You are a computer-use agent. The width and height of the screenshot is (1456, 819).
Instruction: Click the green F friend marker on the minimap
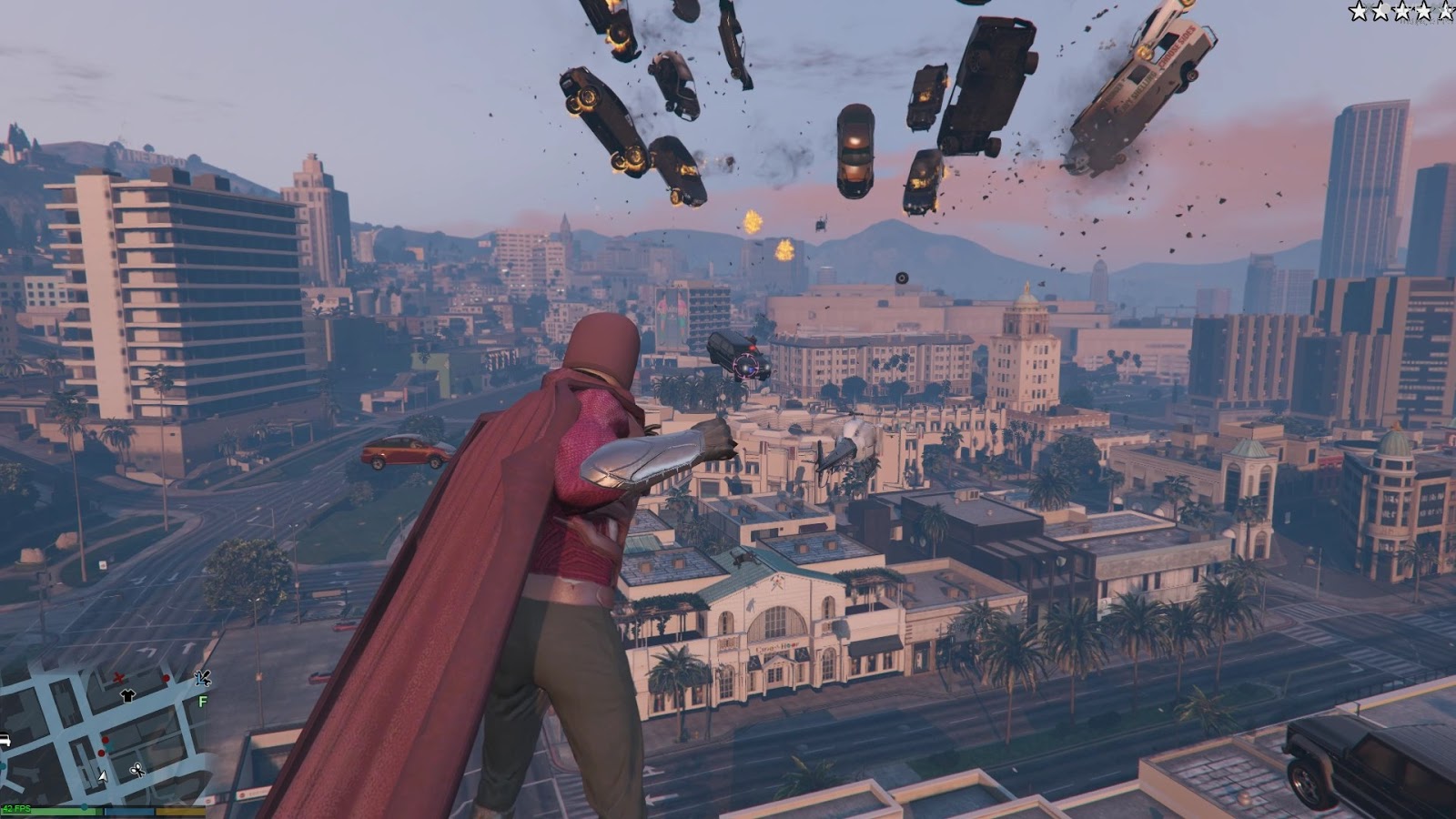(202, 701)
